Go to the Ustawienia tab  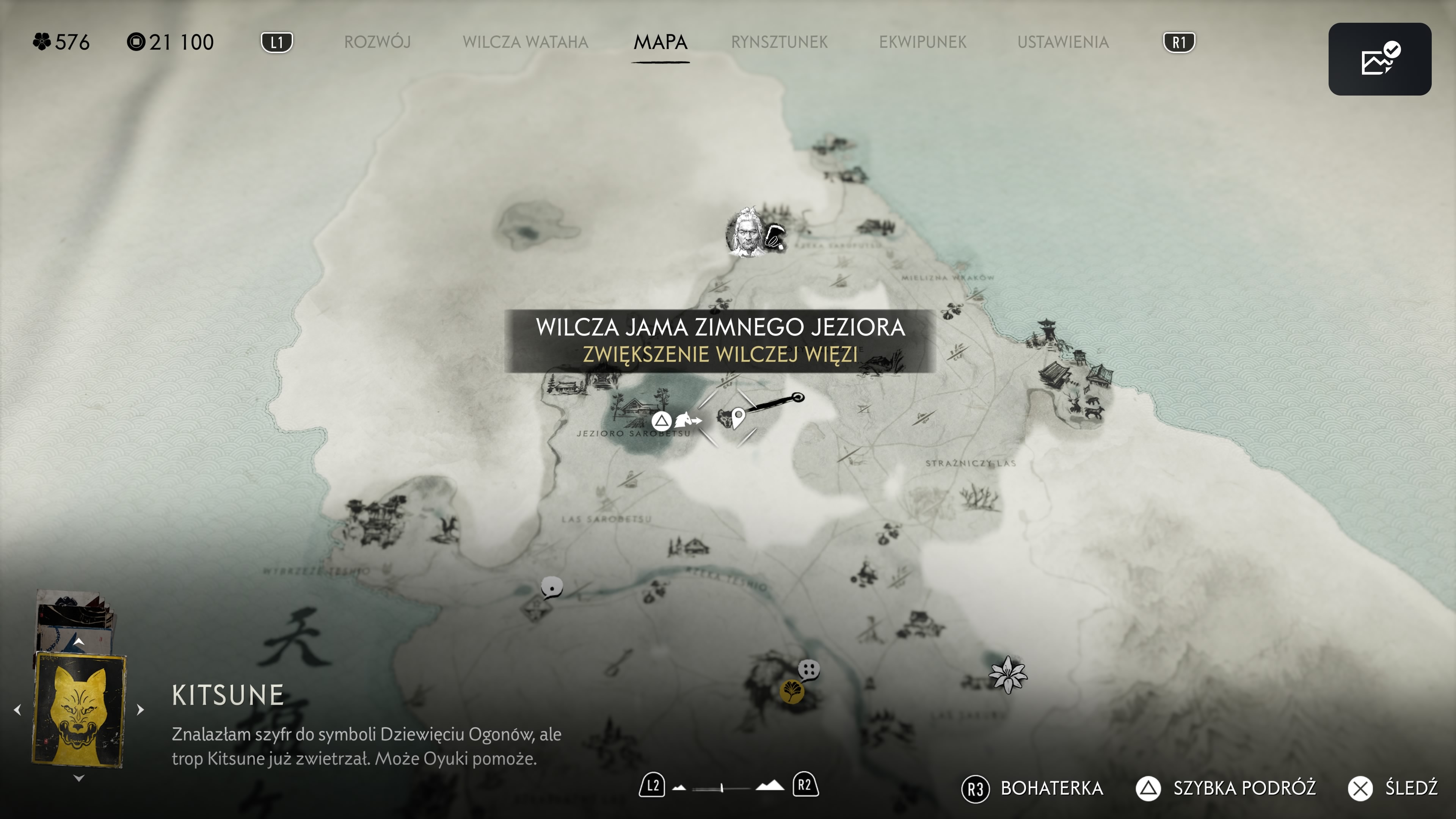coord(1062,42)
